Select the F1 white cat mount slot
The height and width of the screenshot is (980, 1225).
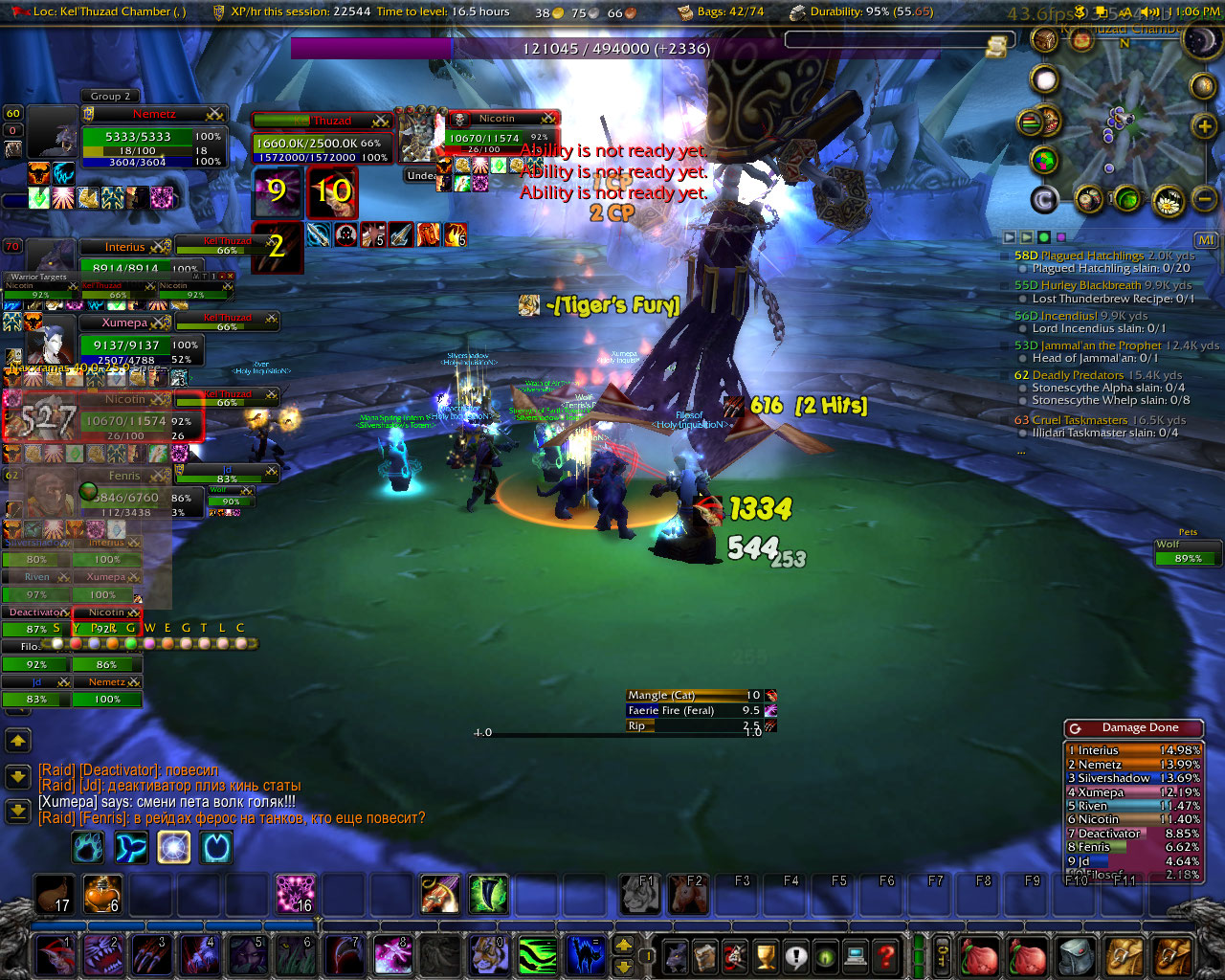(x=639, y=894)
